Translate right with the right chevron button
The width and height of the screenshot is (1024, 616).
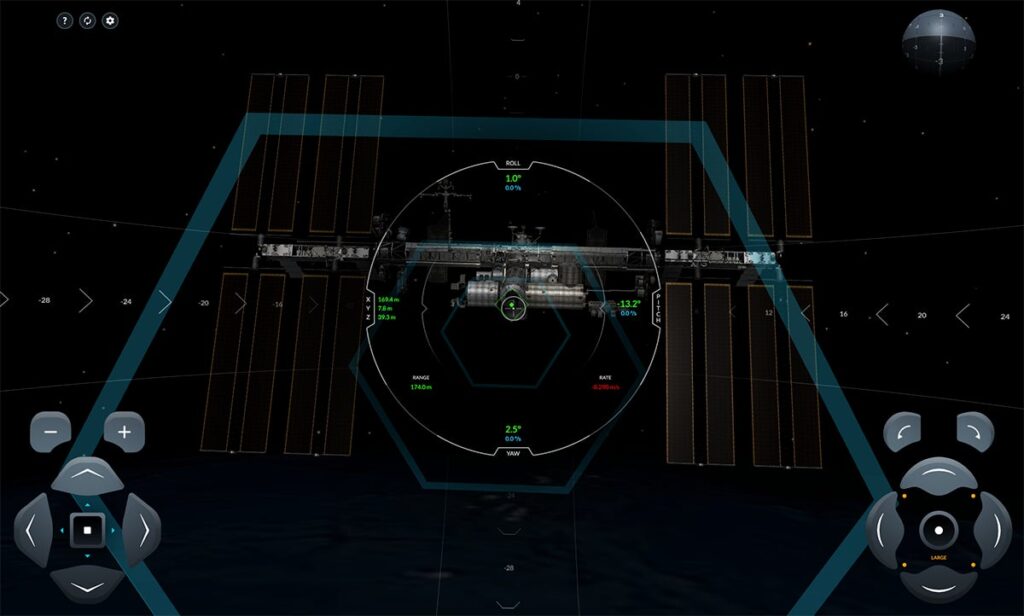143,529
